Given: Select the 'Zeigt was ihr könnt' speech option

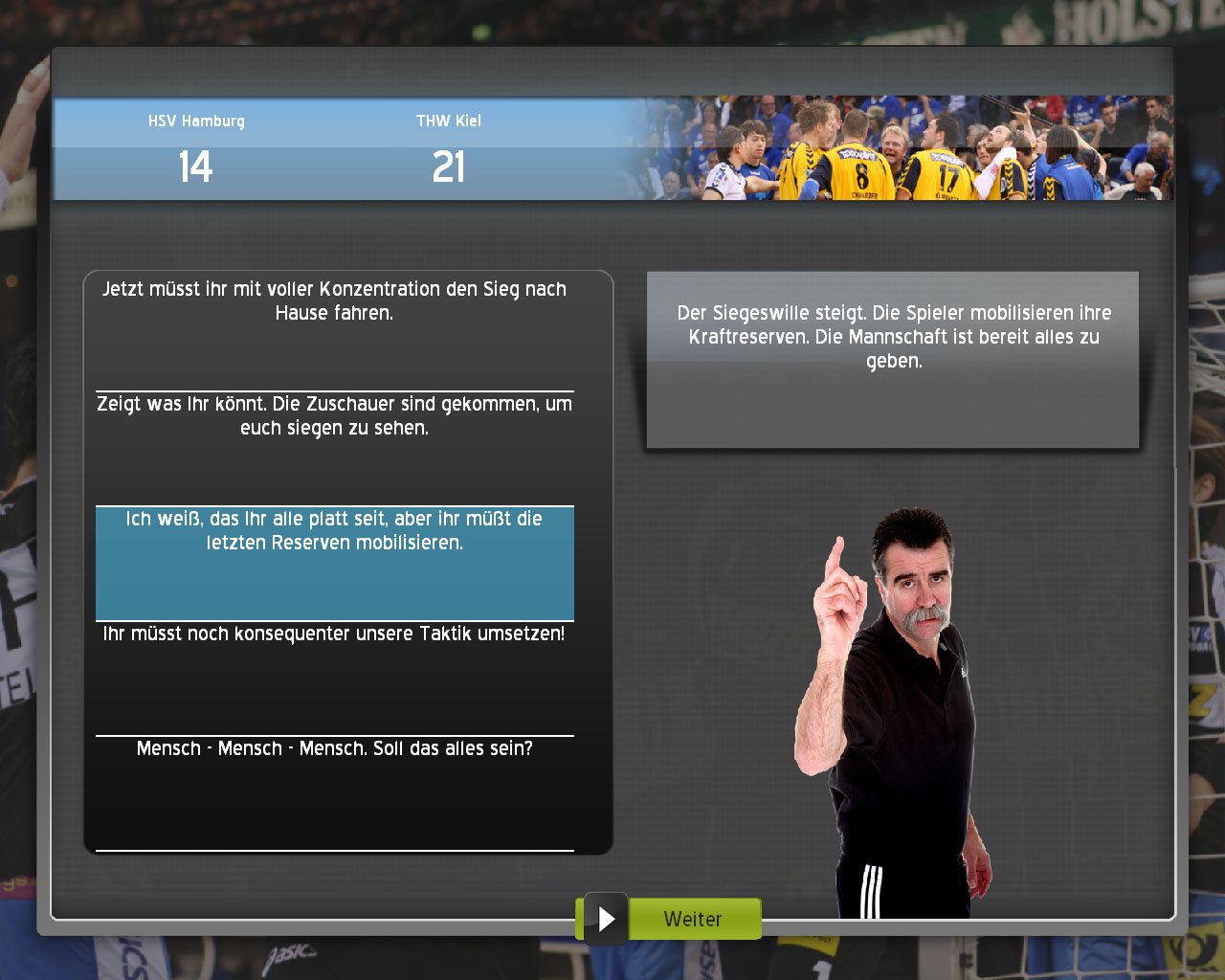Looking at the screenshot, I should click(x=334, y=447).
